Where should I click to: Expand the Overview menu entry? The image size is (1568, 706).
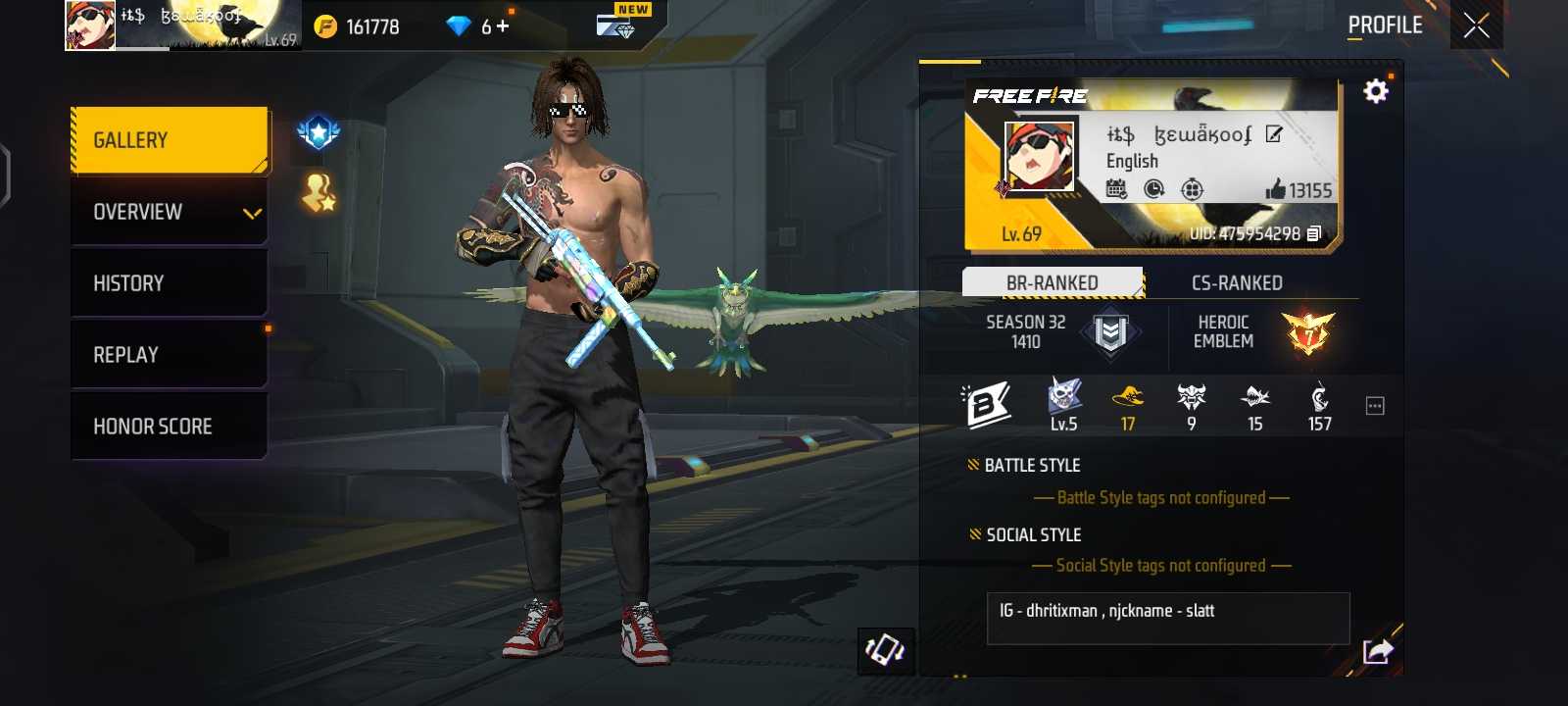point(170,212)
